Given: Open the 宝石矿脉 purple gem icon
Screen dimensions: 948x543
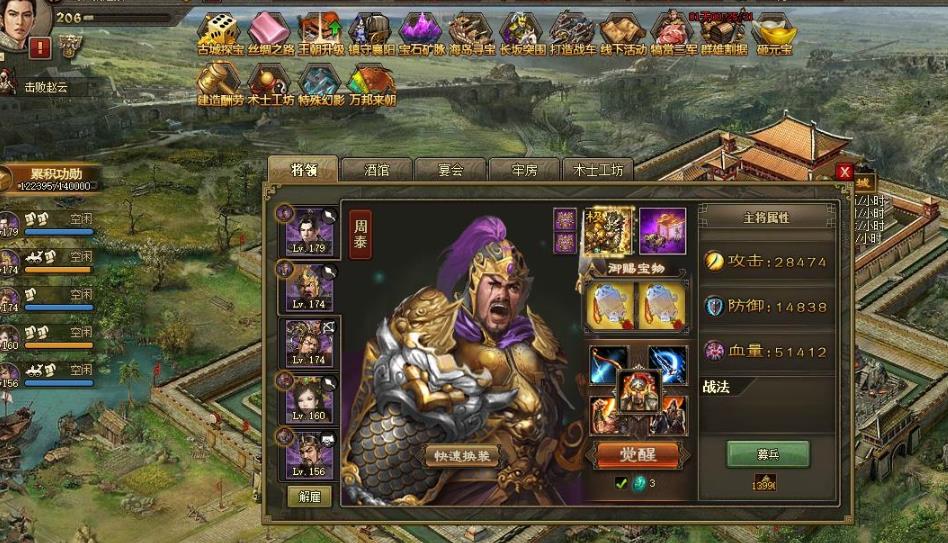Looking at the screenshot, I should (x=421, y=32).
